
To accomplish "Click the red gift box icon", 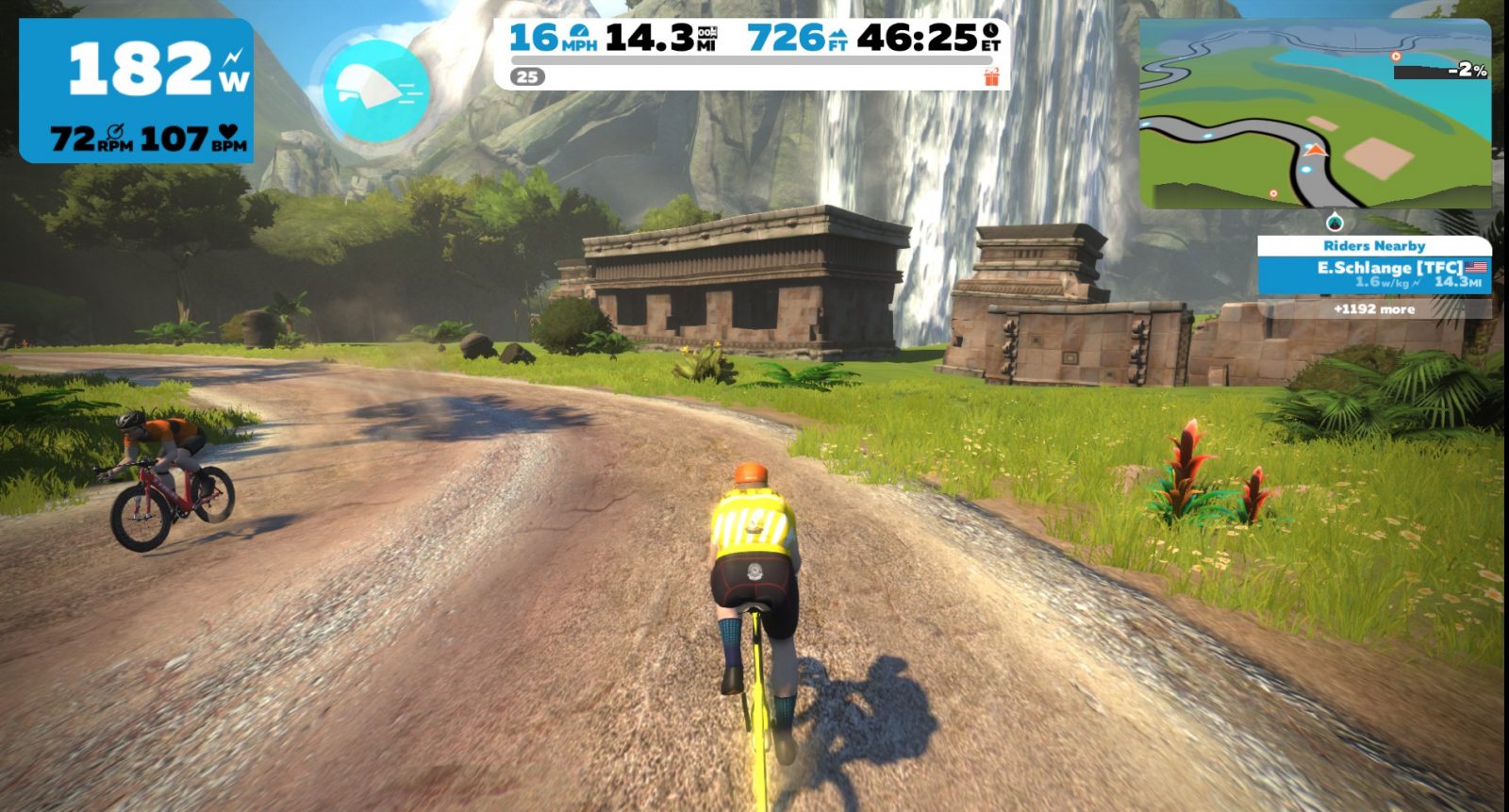I will pyautogui.click(x=990, y=77).
